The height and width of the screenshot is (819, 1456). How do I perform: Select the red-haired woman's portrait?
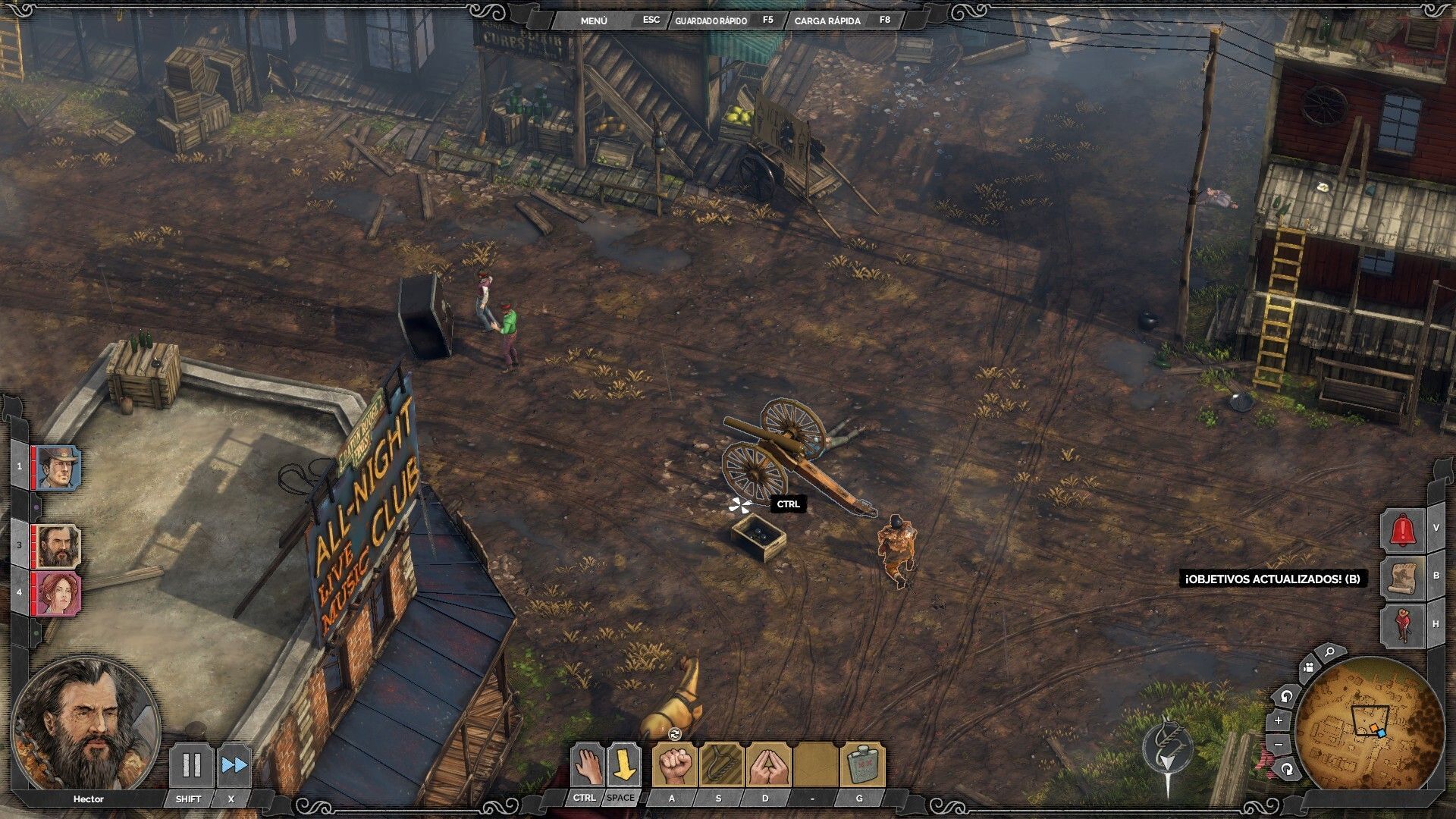(58, 592)
